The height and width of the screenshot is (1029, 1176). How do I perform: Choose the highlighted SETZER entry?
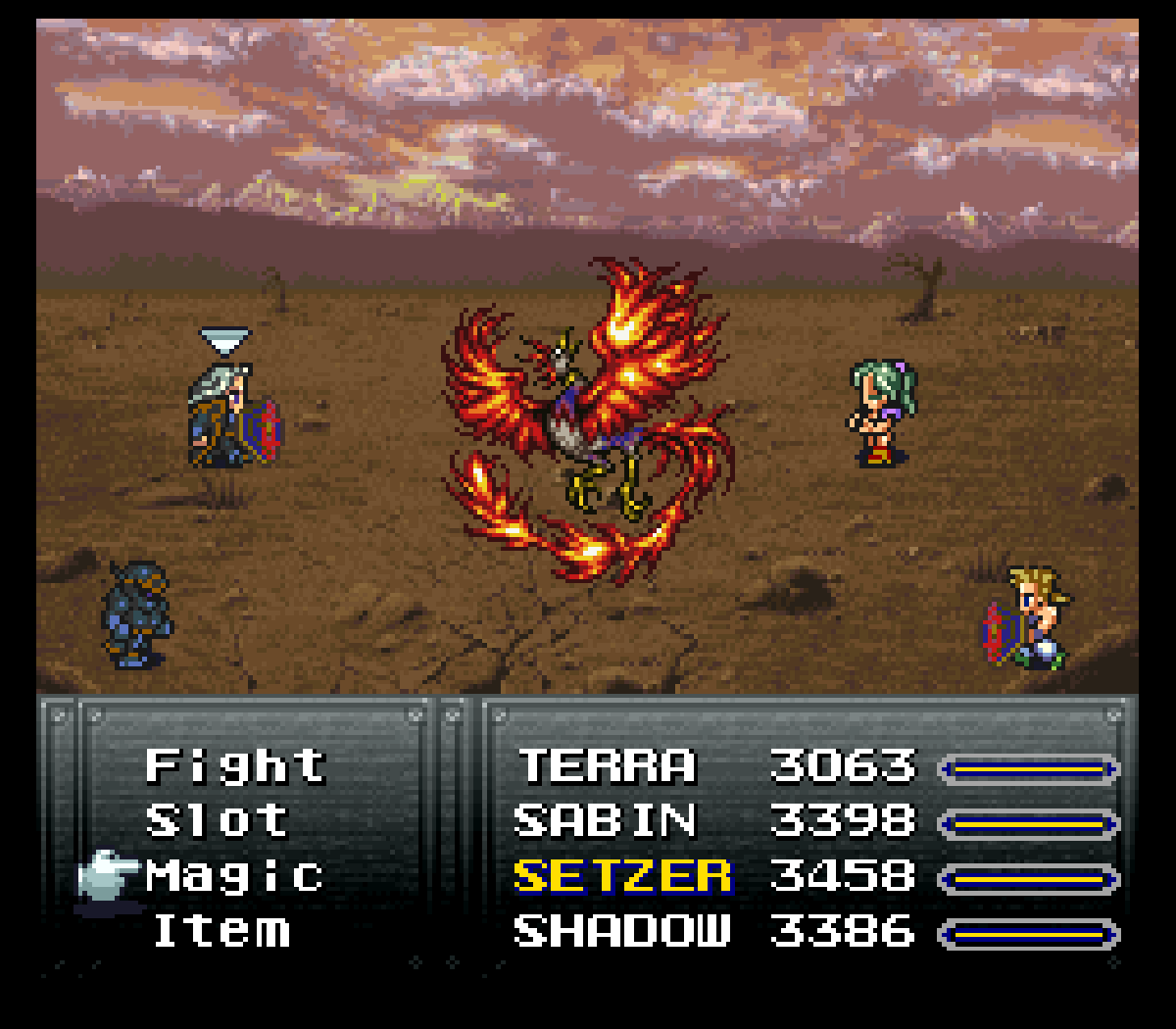[622, 876]
